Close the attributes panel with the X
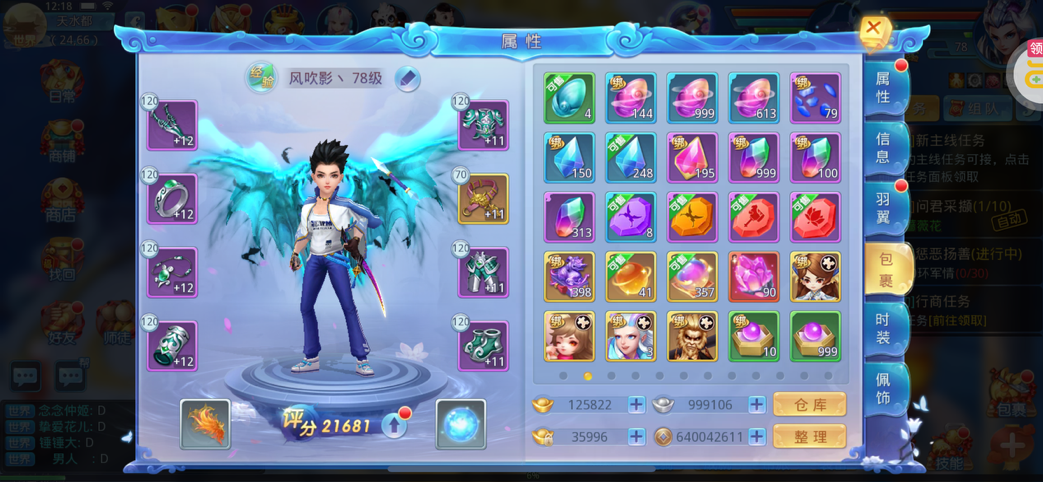This screenshot has width=1043, height=482. [x=873, y=29]
